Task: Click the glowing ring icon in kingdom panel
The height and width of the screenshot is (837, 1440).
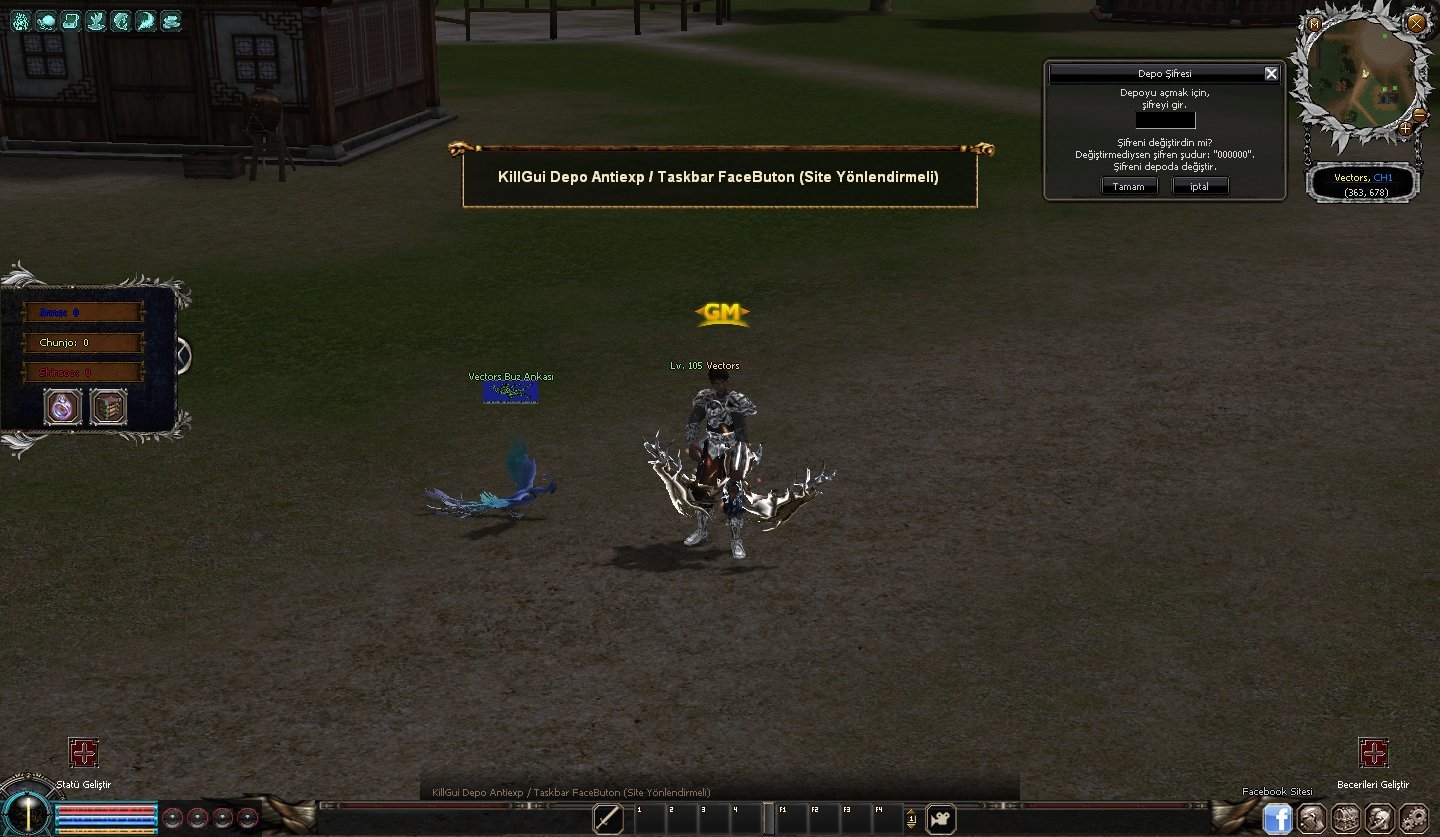Action: point(64,407)
